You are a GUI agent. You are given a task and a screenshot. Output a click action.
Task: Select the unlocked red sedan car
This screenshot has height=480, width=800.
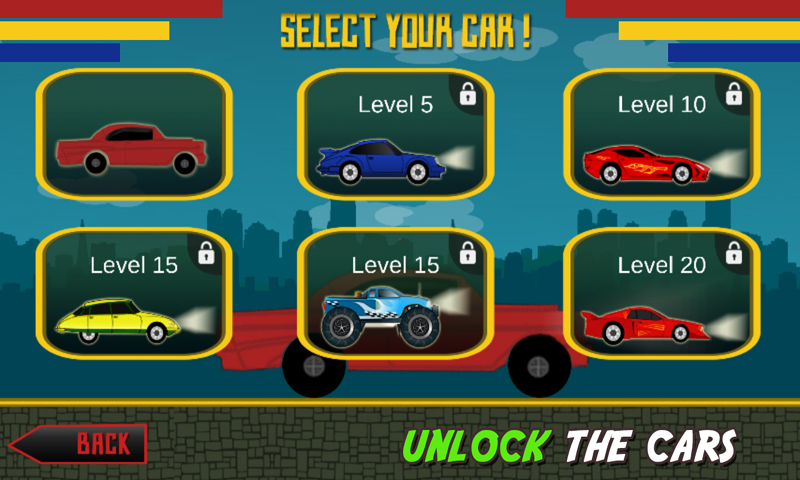pyautogui.click(x=134, y=135)
